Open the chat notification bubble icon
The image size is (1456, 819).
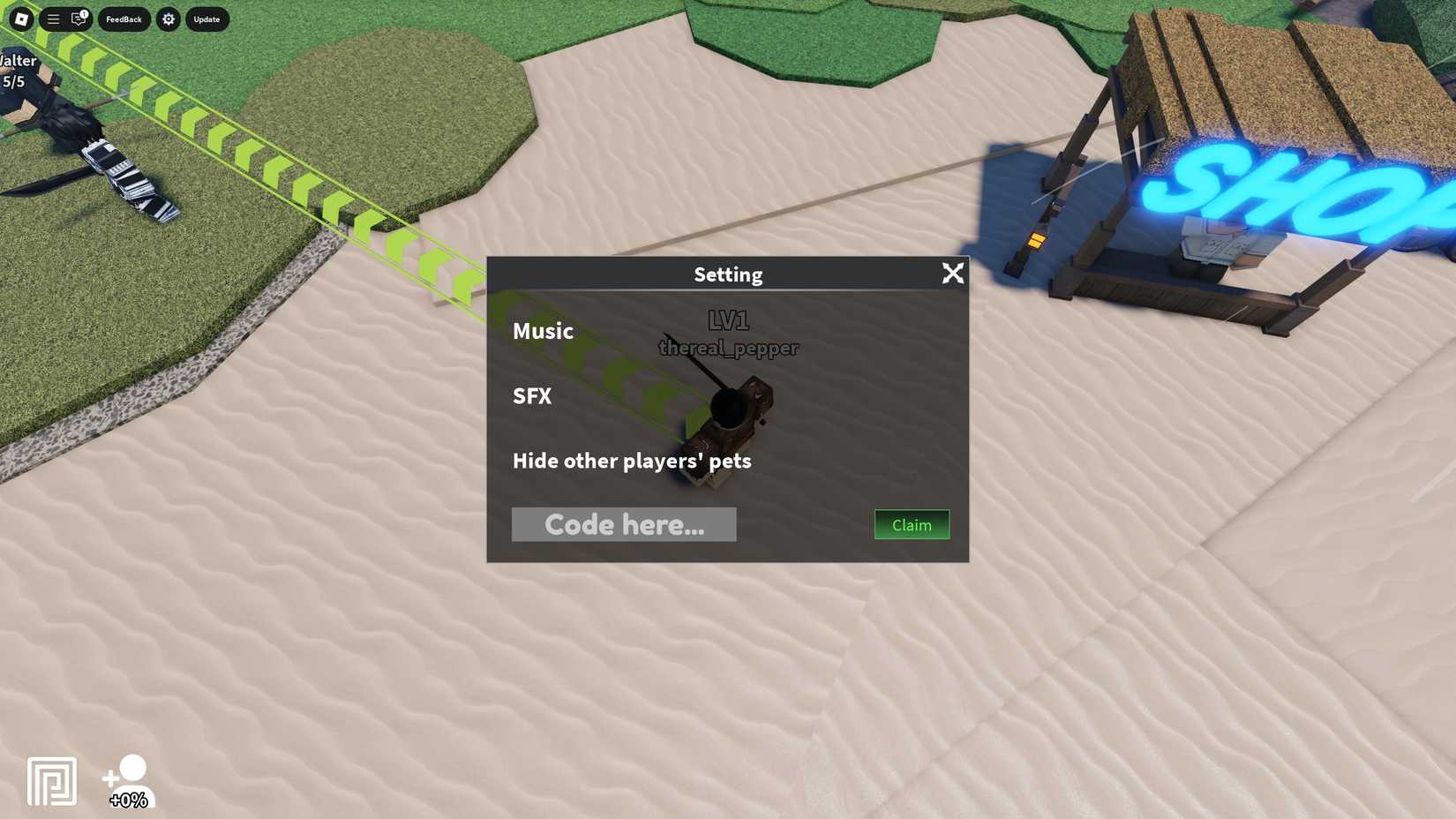coord(78,19)
